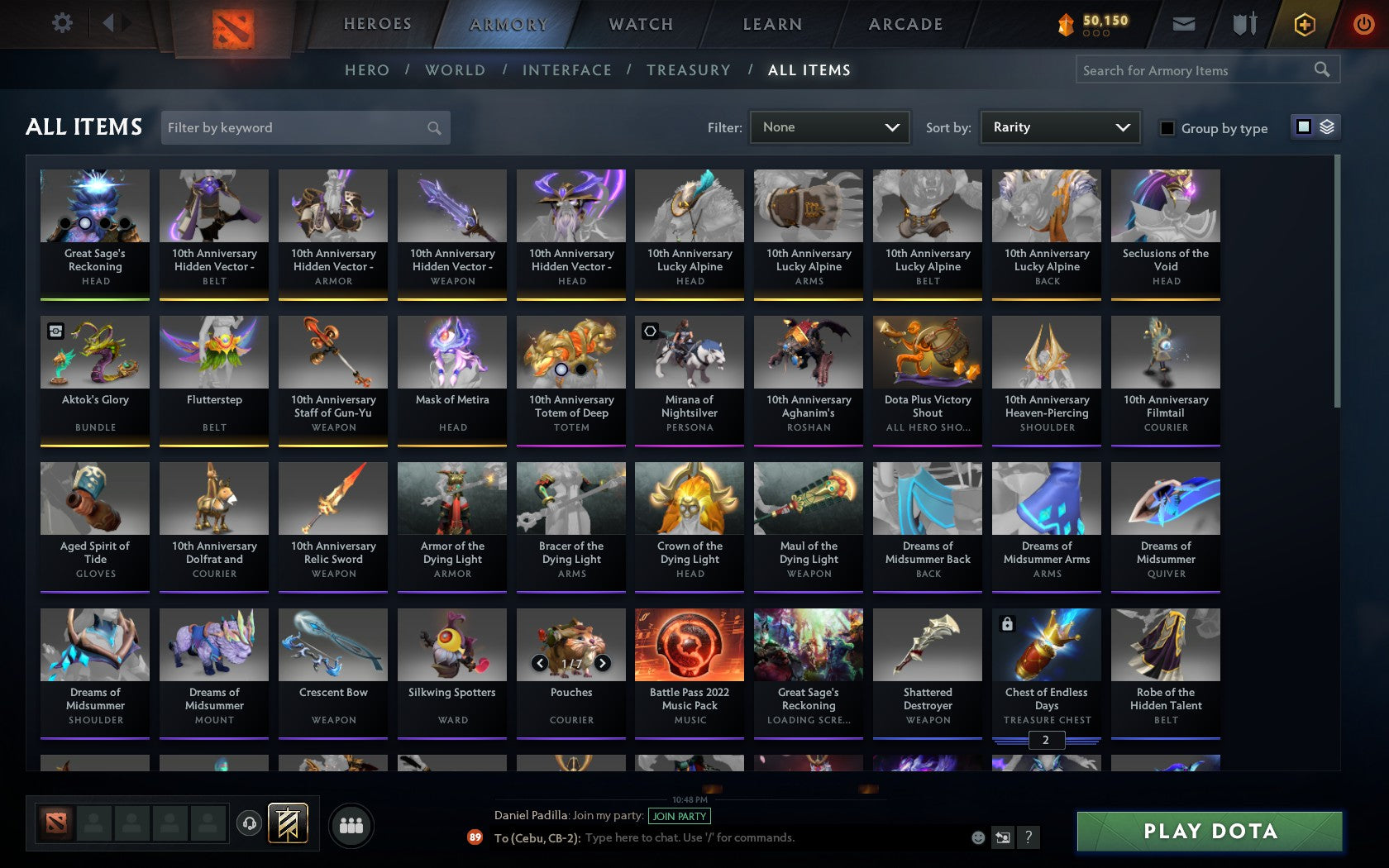
Task: Open the Filter dropdown set to None
Action: pos(828,127)
